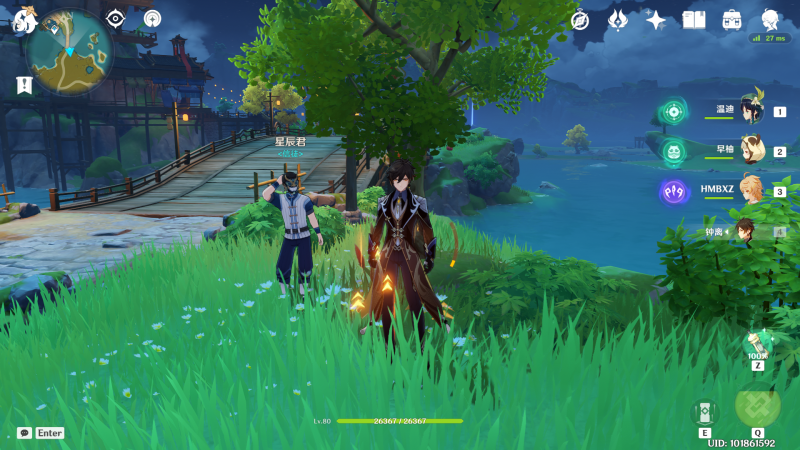Switch to party member 温迪
The width and height of the screenshot is (800, 450).
pyautogui.click(x=751, y=111)
